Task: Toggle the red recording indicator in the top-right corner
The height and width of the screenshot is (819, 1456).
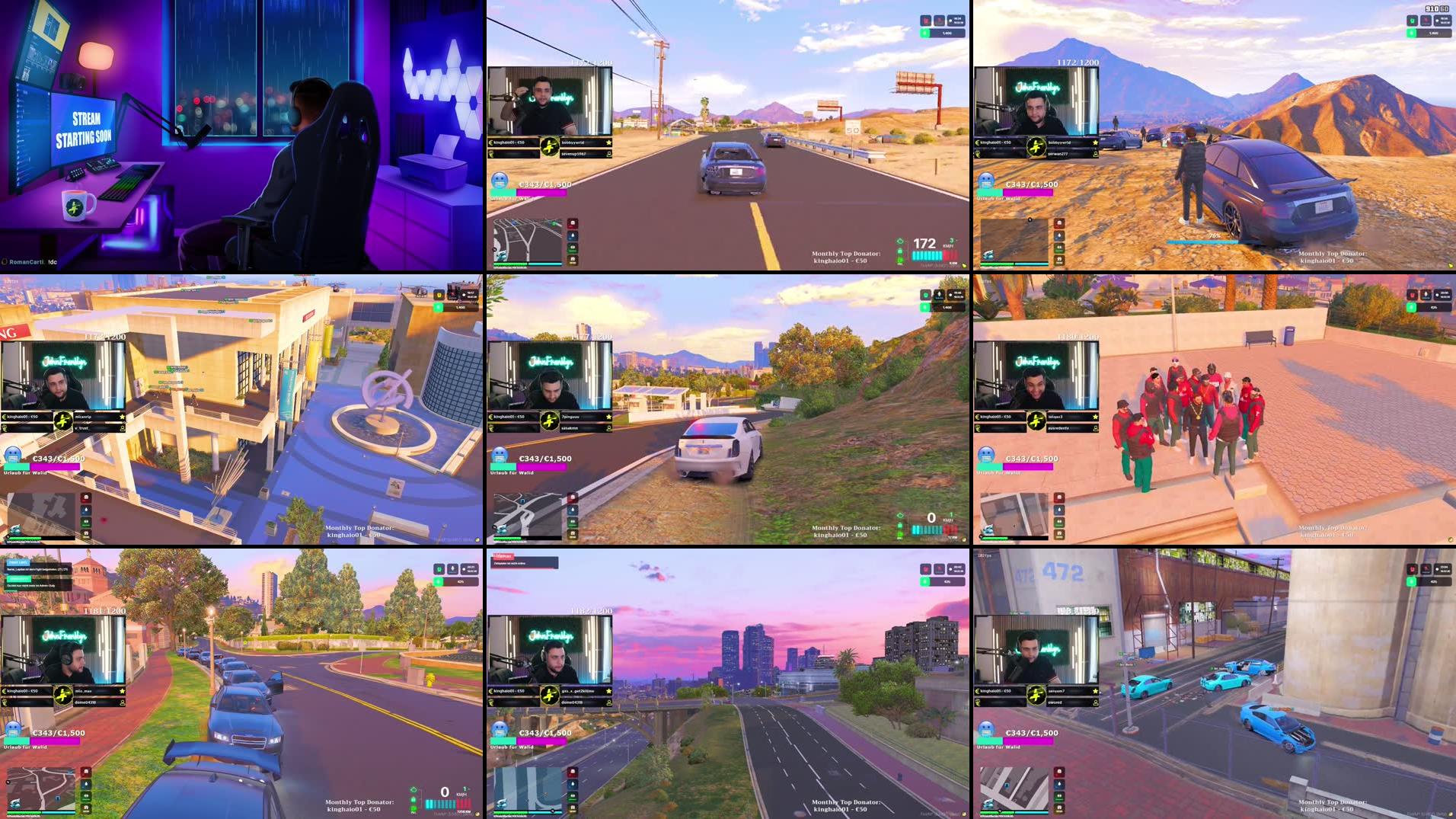Action: (x=939, y=21)
